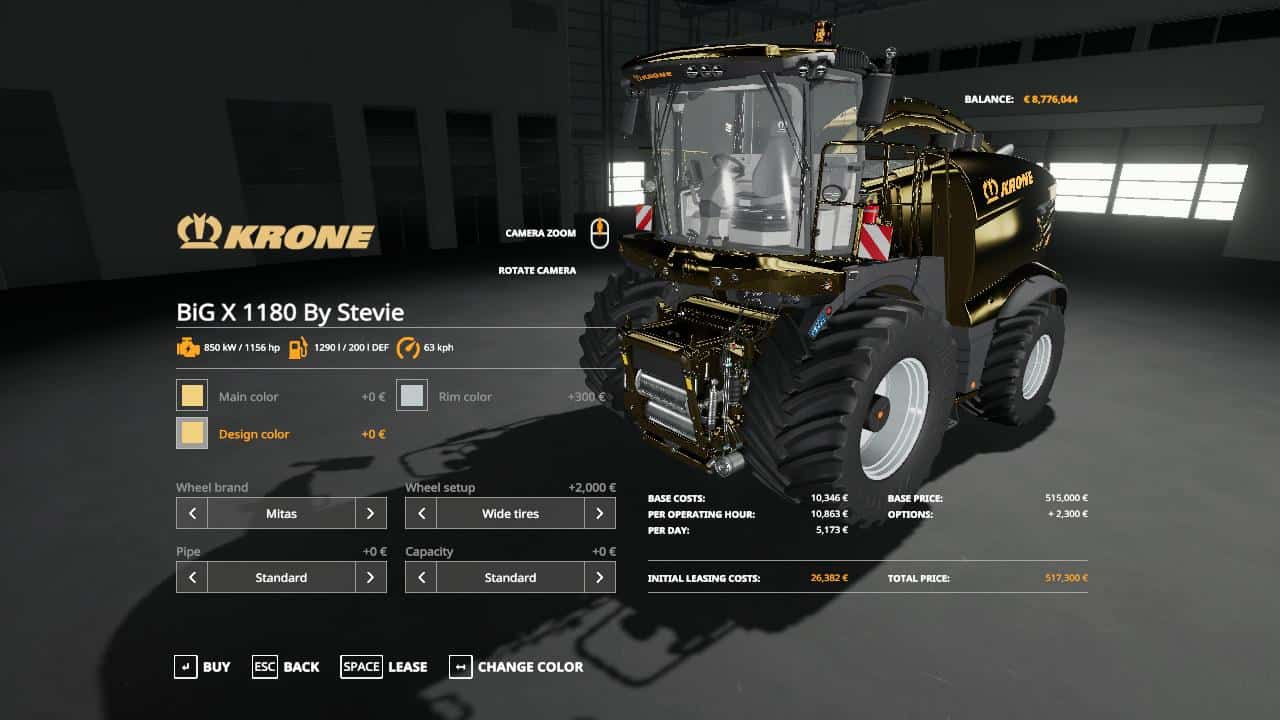Cycle Pipe option forward

(x=370, y=578)
